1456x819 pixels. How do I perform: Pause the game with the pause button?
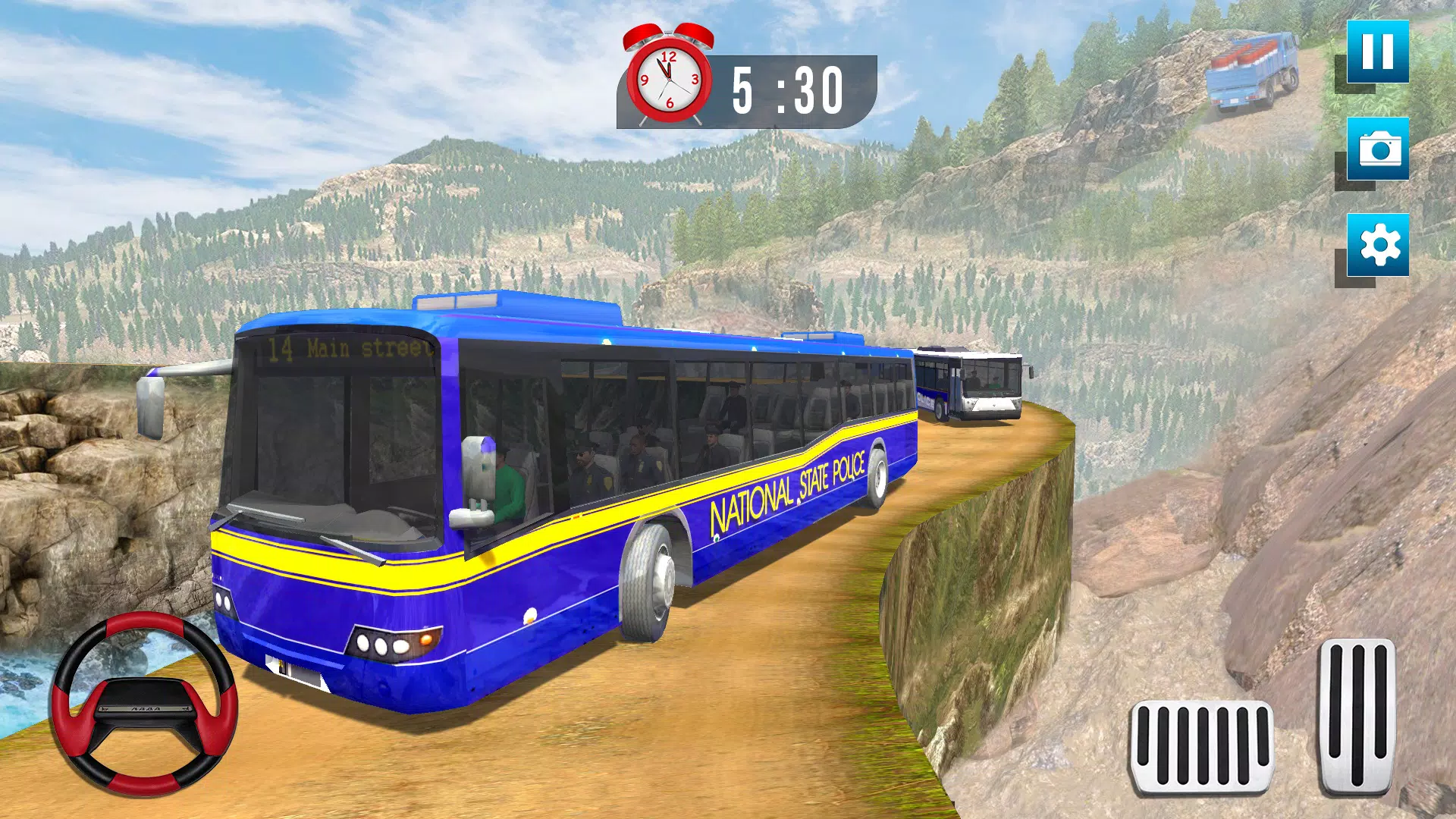click(1377, 52)
